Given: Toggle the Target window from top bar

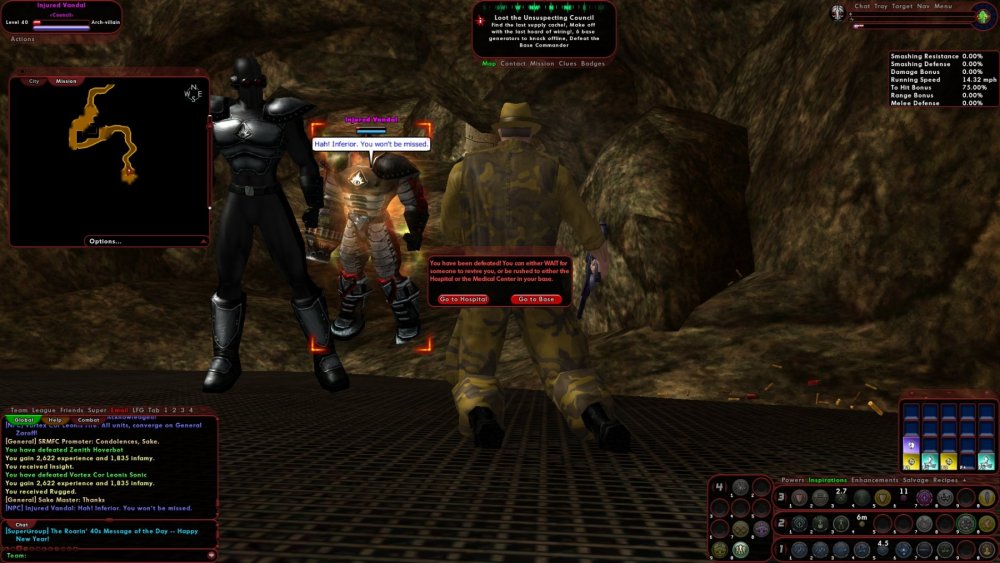Looking at the screenshot, I should (902, 6).
